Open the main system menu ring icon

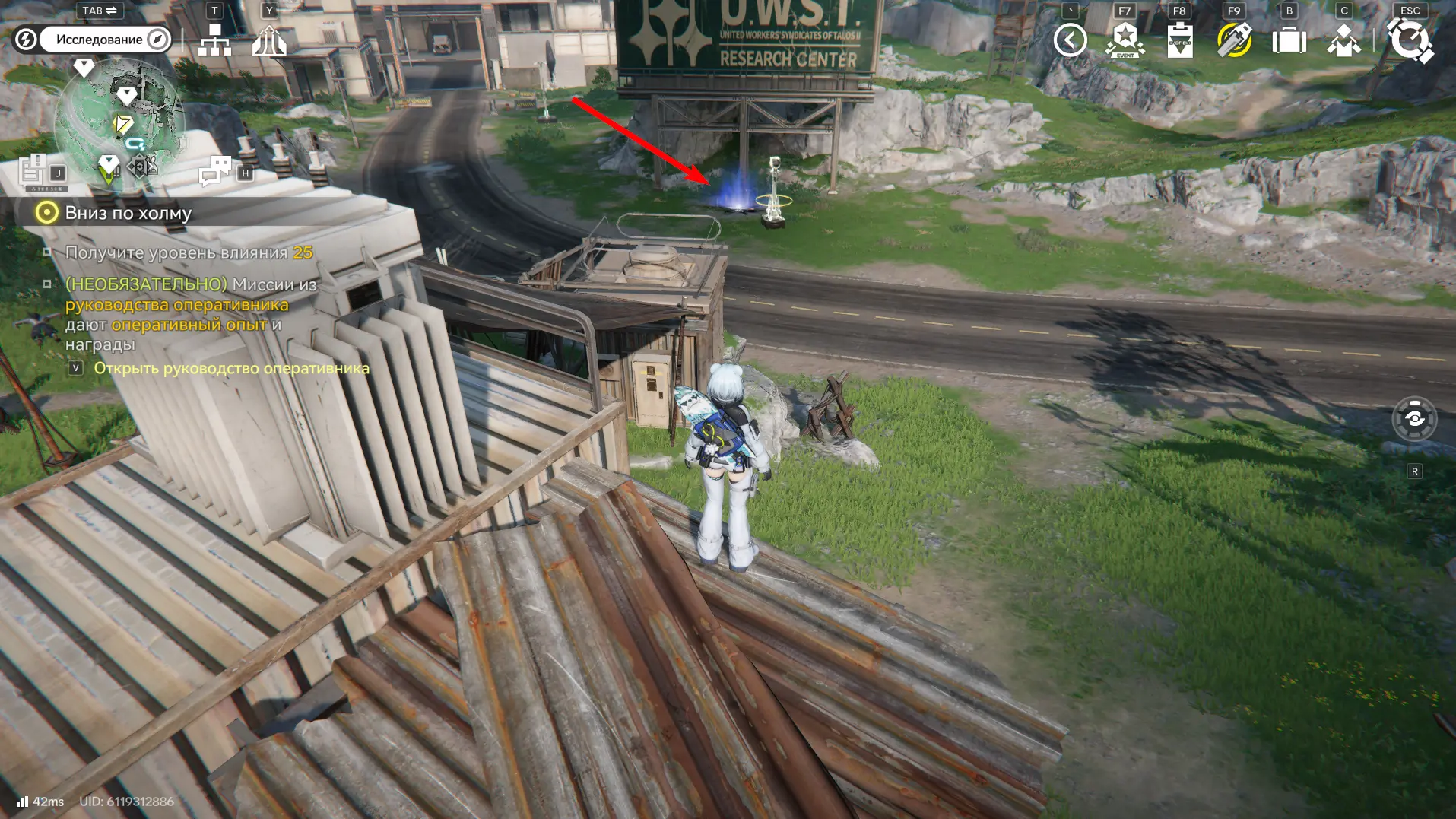coord(1410,40)
